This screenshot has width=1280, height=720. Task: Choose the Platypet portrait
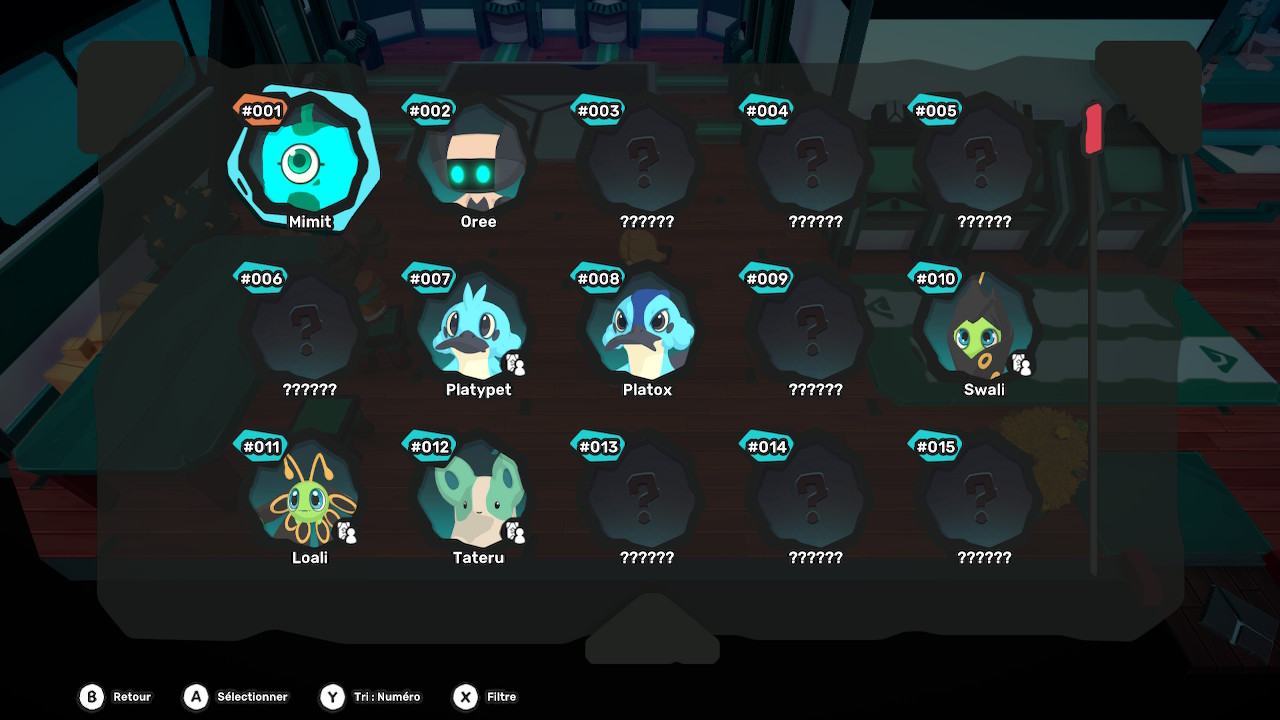coord(473,331)
